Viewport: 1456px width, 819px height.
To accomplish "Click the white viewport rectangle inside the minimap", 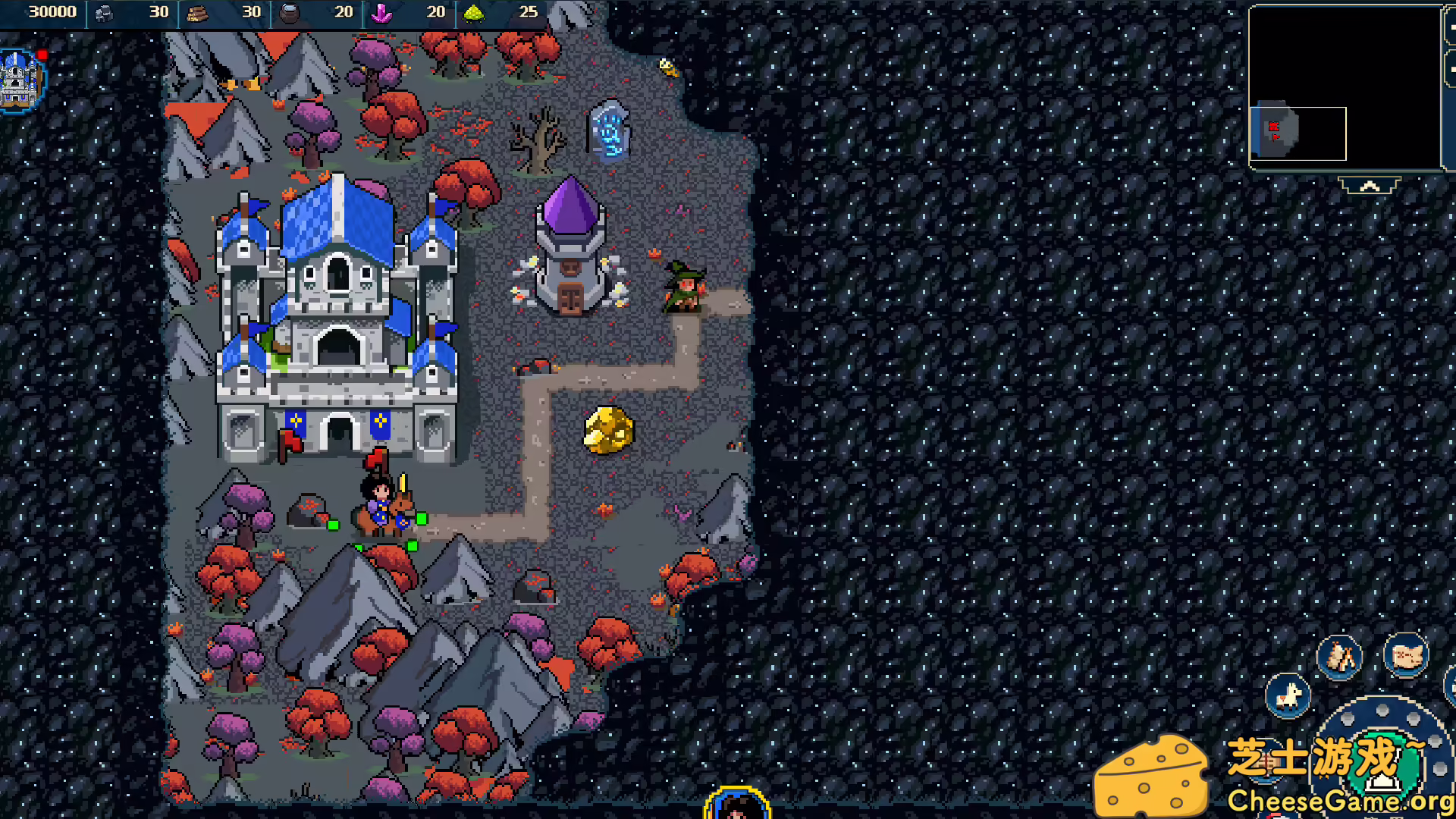I will 1298,133.
